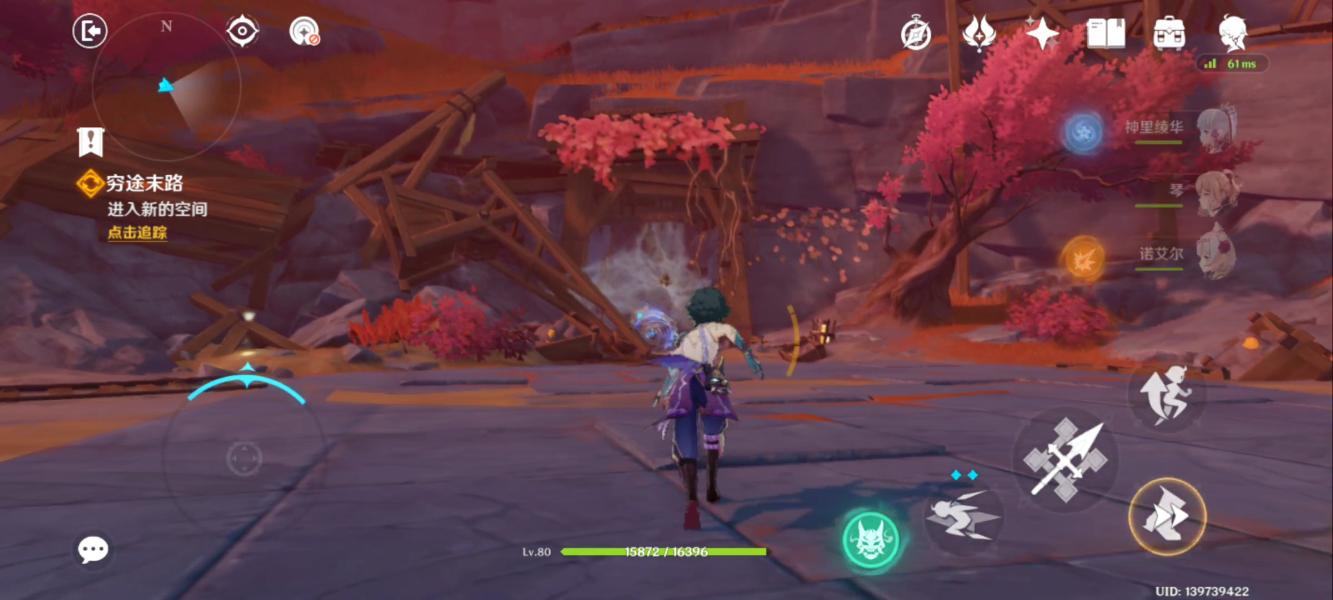Open the handbook book icon
This screenshot has width=1333, height=600.
(1105, 34)
